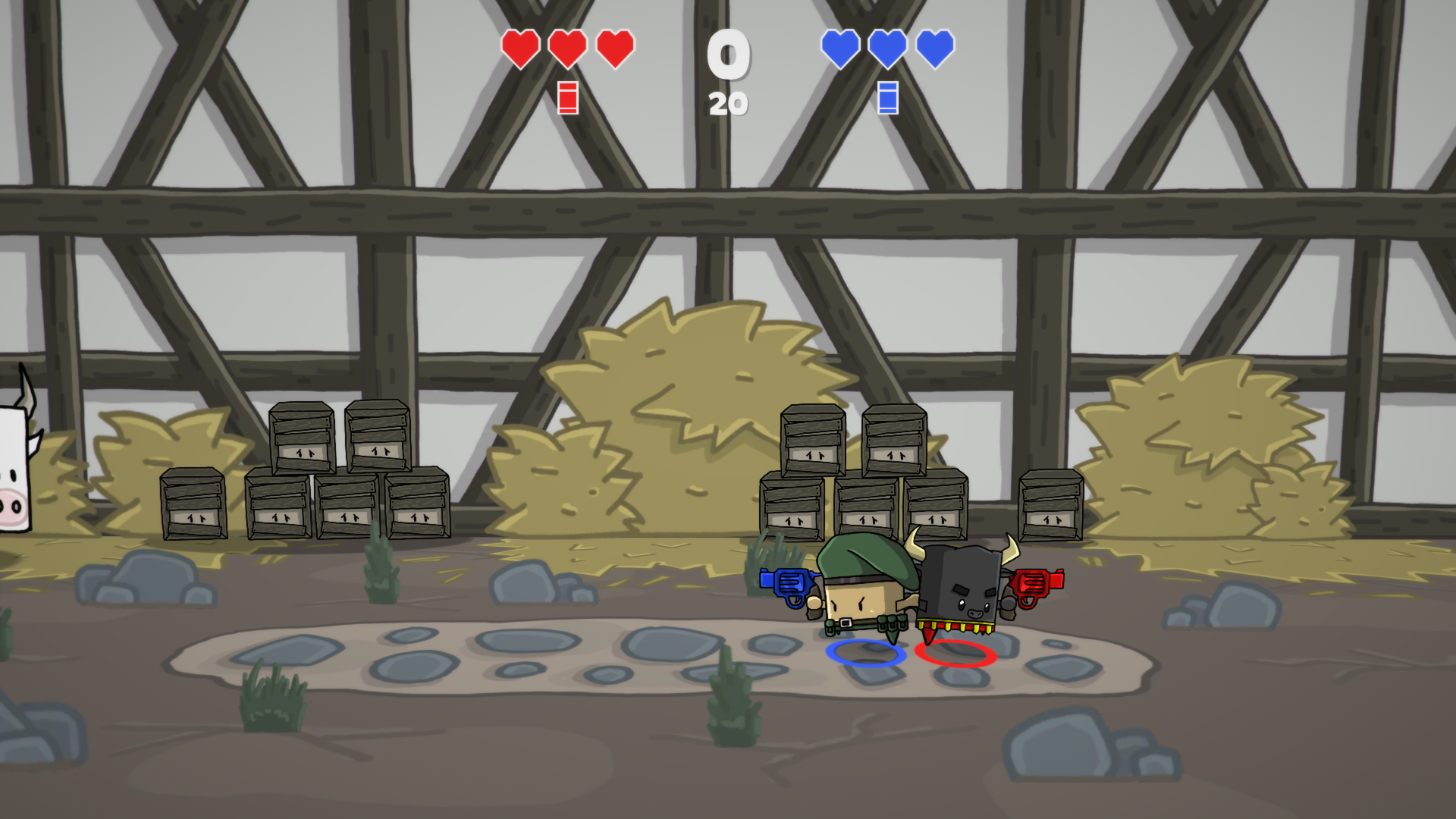This screenshot has height=819, width=1456.
Task: Select the blue player's leftmost heart icon
Action: click(839, 51)
